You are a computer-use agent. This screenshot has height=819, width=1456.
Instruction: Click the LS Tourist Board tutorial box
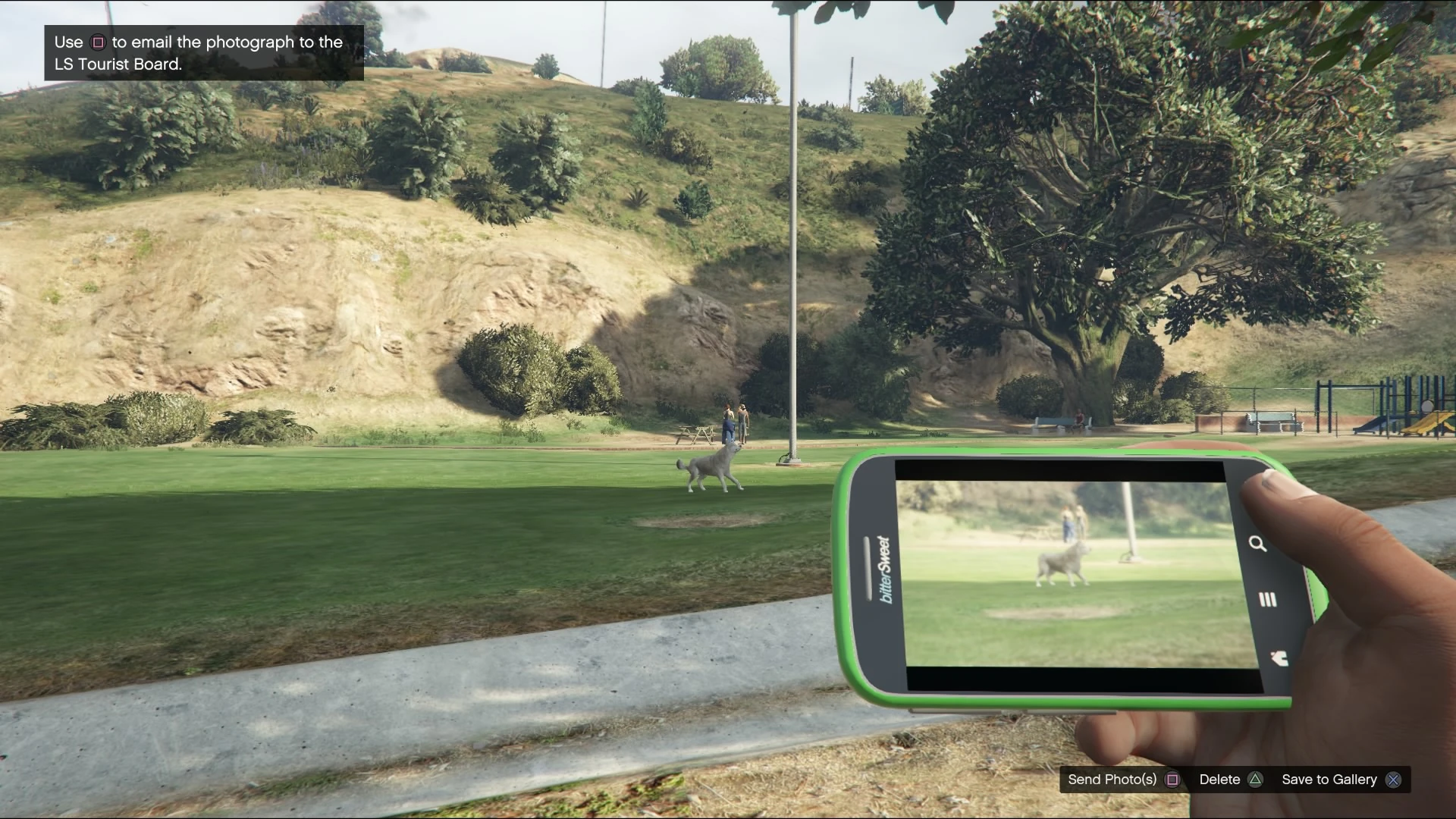pyautogui.click(x=201, y=53)
